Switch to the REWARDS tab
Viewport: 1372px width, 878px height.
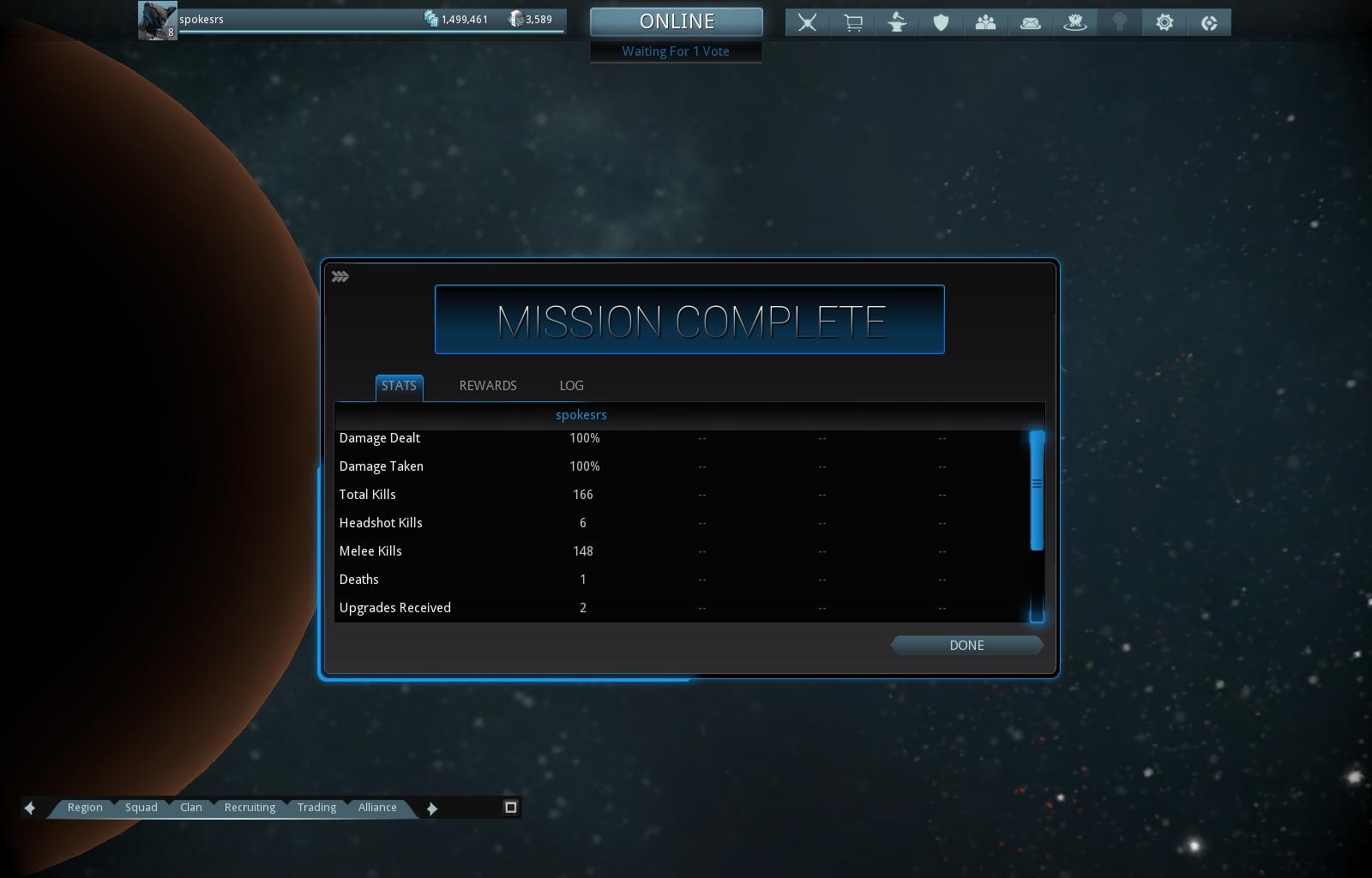[488, 386]
